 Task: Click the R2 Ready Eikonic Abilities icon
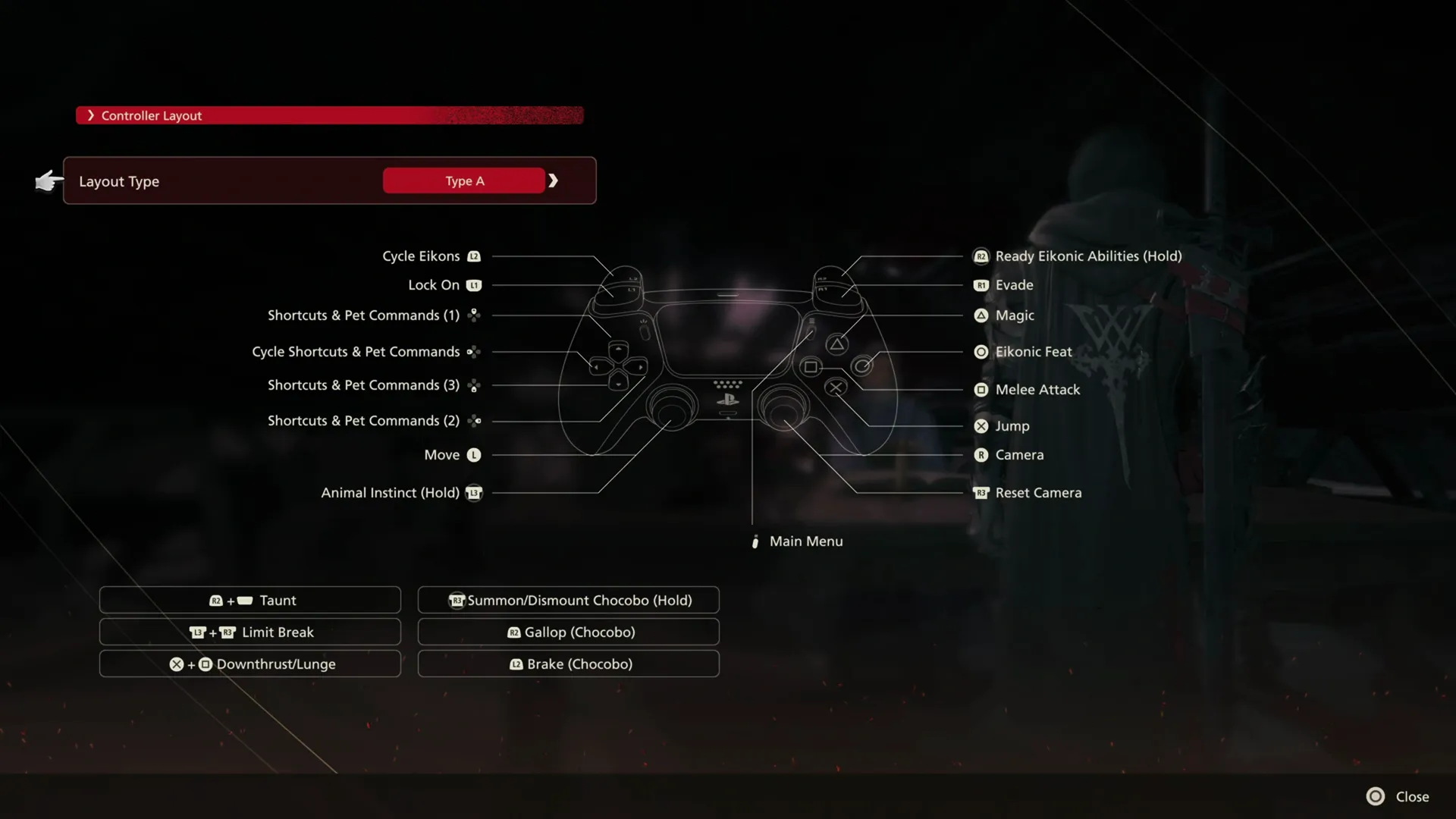click(x=981, y=256)
